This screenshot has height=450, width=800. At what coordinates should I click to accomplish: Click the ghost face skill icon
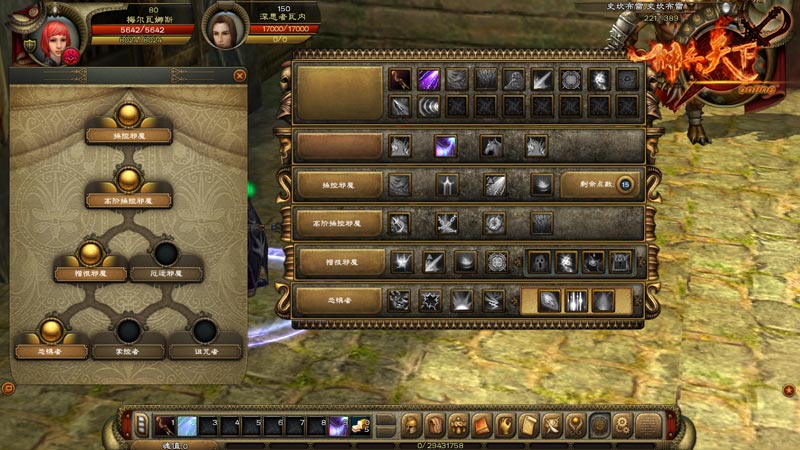pyautogui.click(x=538, y=262)
